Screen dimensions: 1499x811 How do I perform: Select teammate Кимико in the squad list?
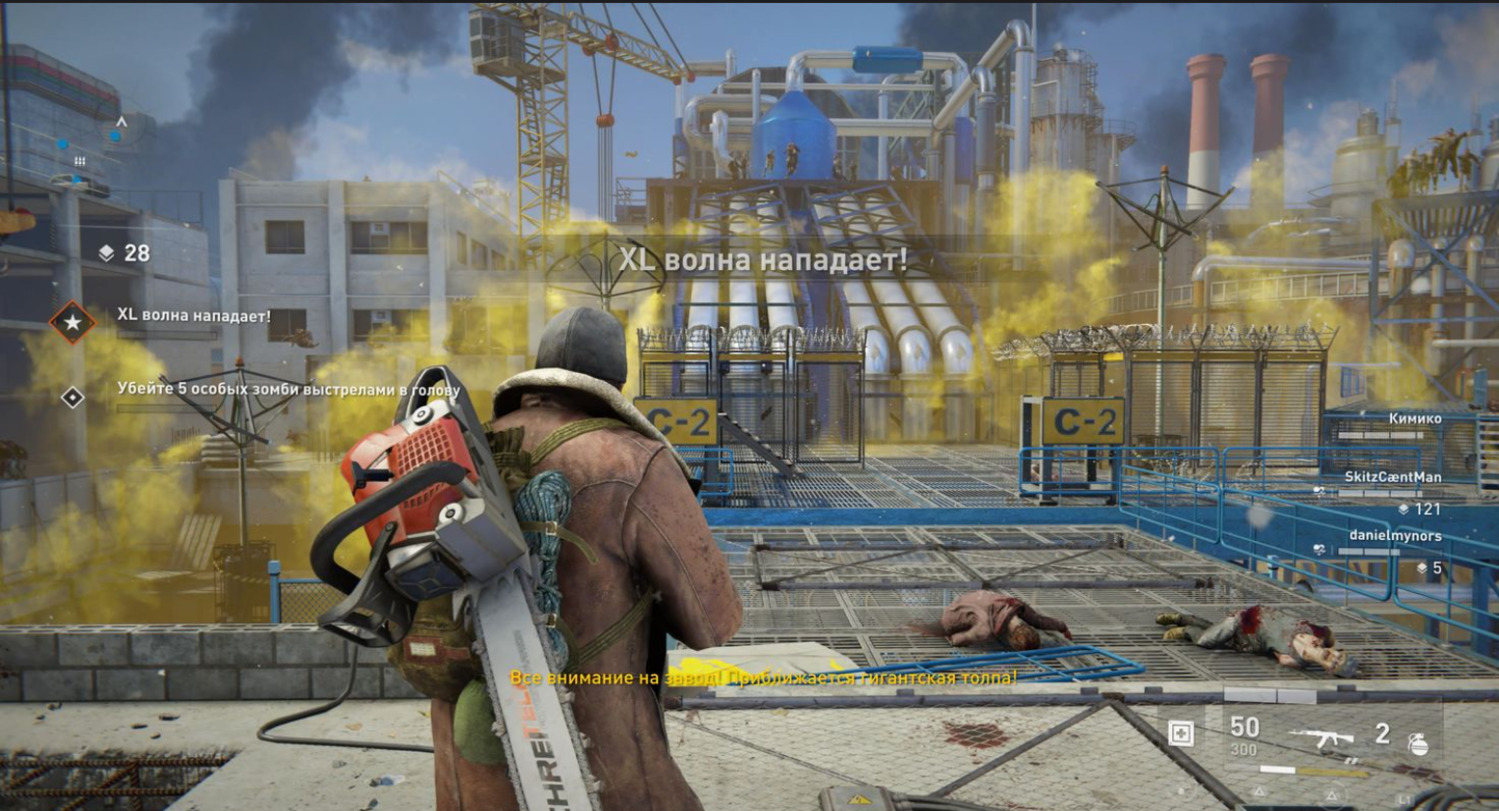1415,419
